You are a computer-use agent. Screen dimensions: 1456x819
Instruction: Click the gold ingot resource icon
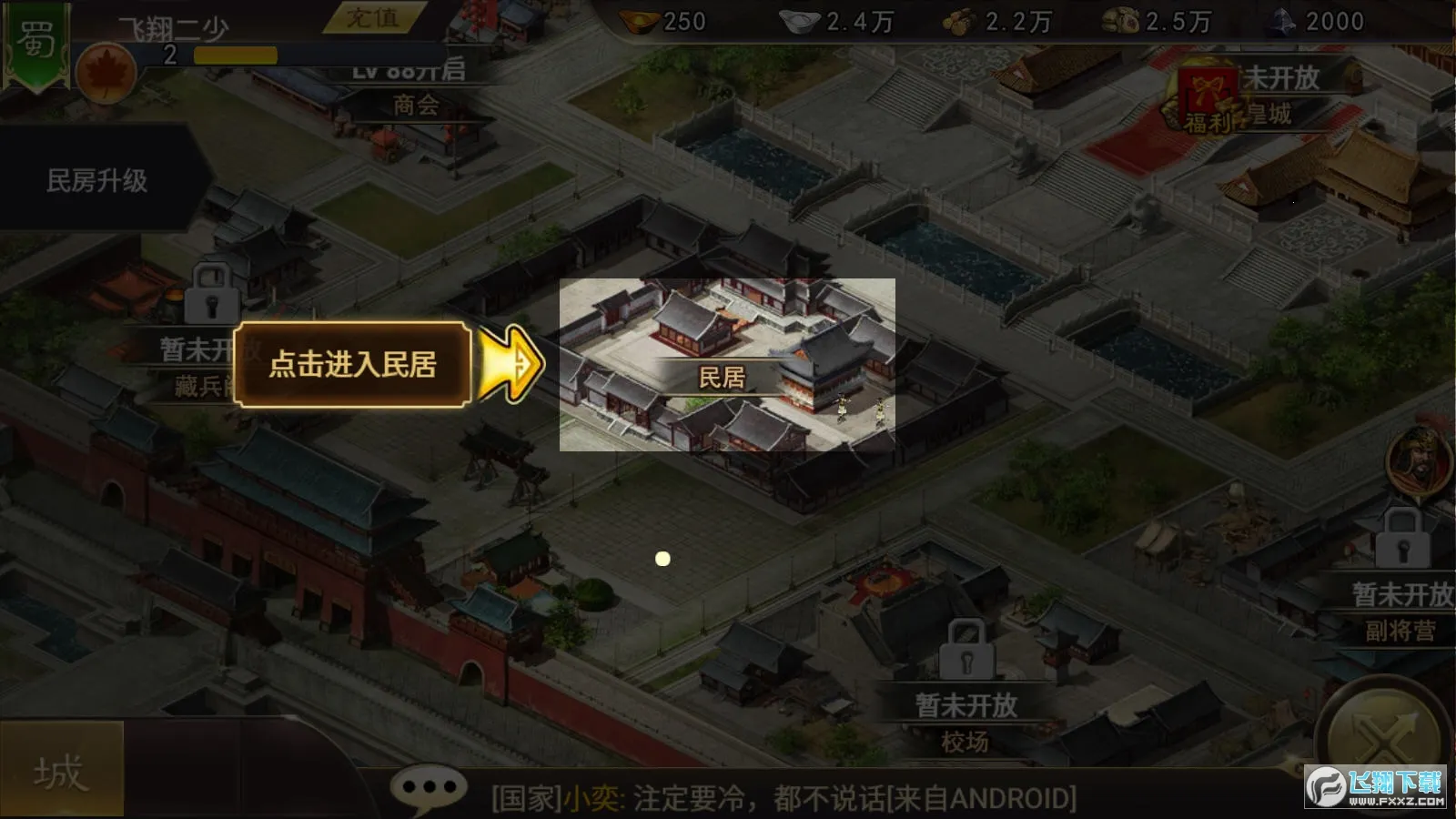point(637,20)
